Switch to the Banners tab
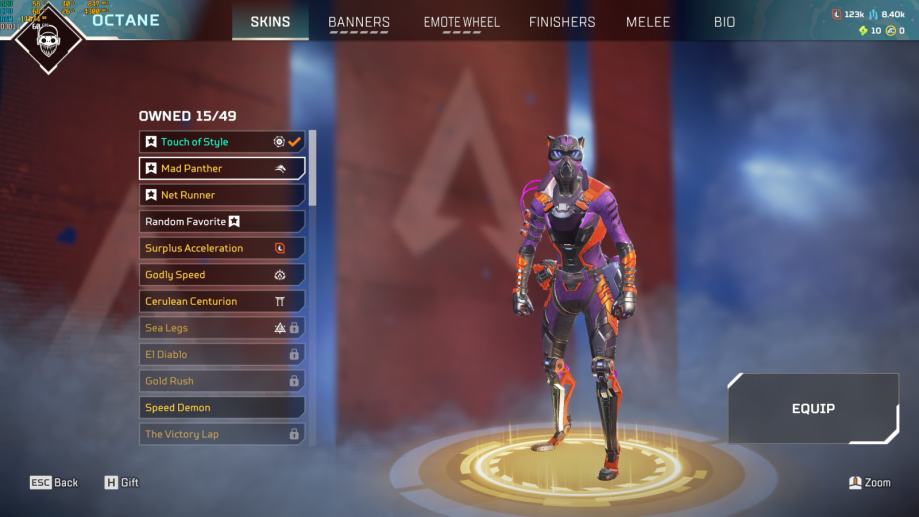The width and height of the screenshot is (919, 517). coord(359,22)
